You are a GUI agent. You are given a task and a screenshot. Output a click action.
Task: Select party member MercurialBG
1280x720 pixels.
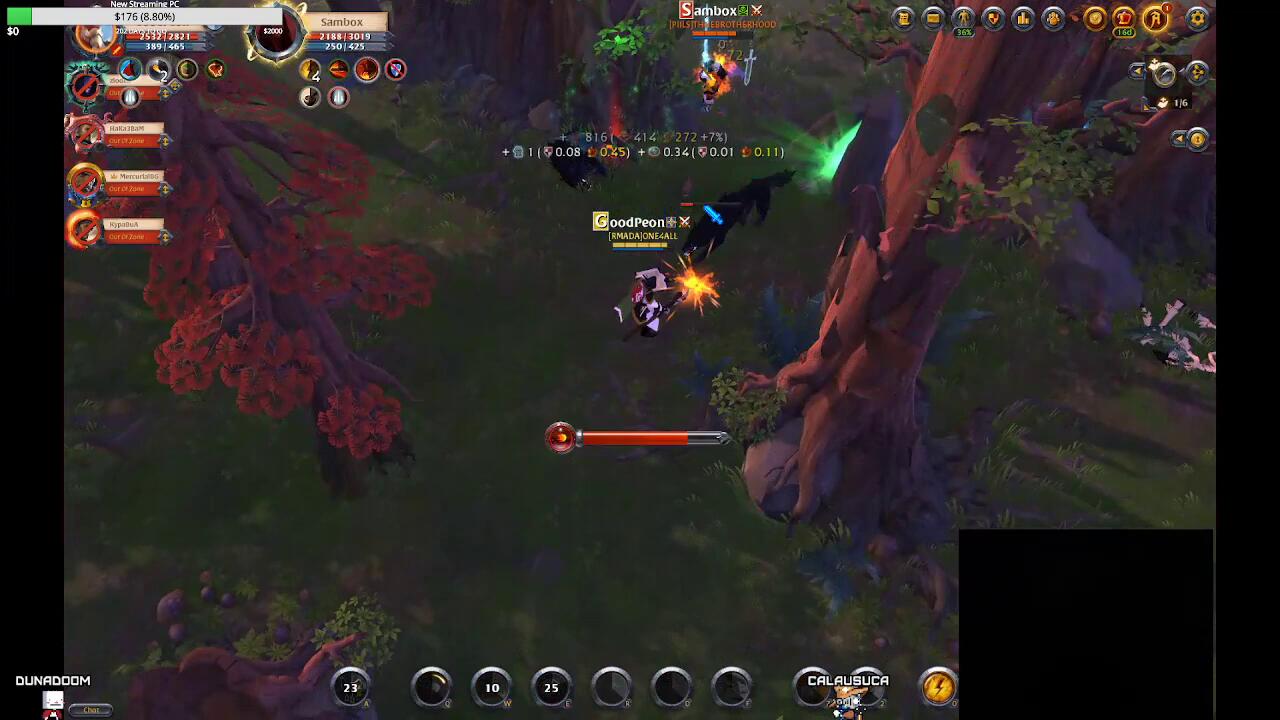[x=132, y=177]
